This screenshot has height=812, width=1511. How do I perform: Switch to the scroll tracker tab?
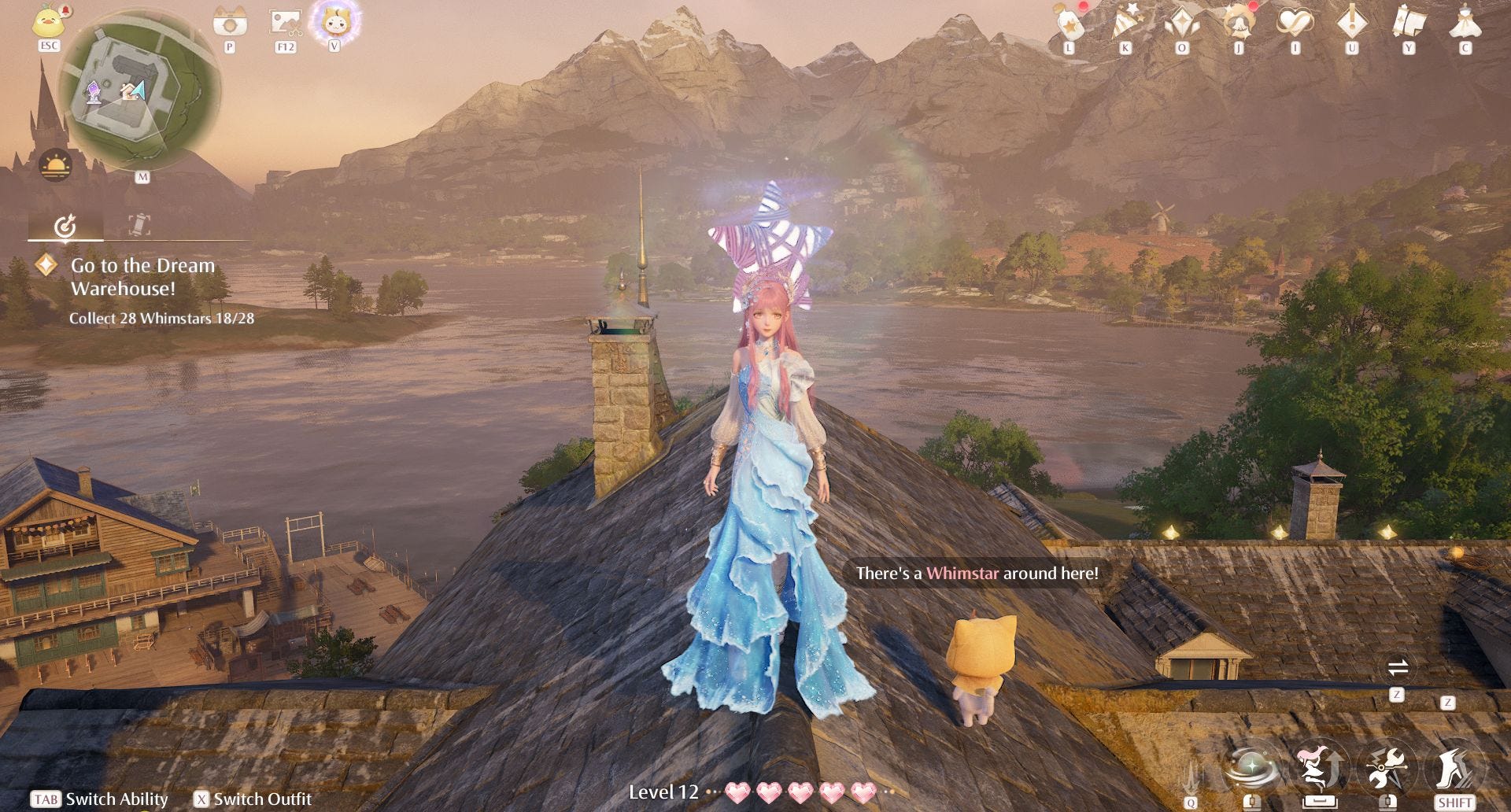point(139,225)
